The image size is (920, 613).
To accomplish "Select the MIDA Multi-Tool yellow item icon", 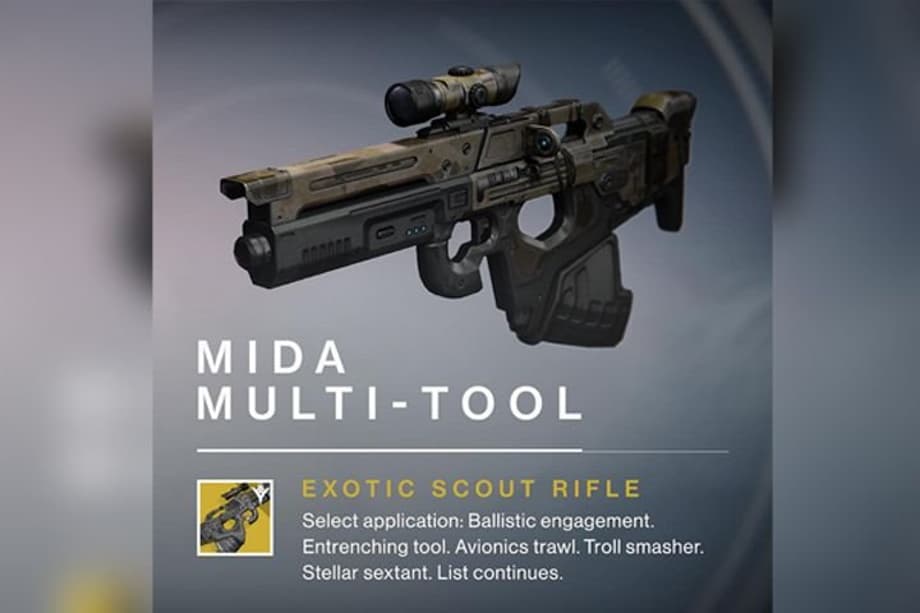I will (236, 518).
